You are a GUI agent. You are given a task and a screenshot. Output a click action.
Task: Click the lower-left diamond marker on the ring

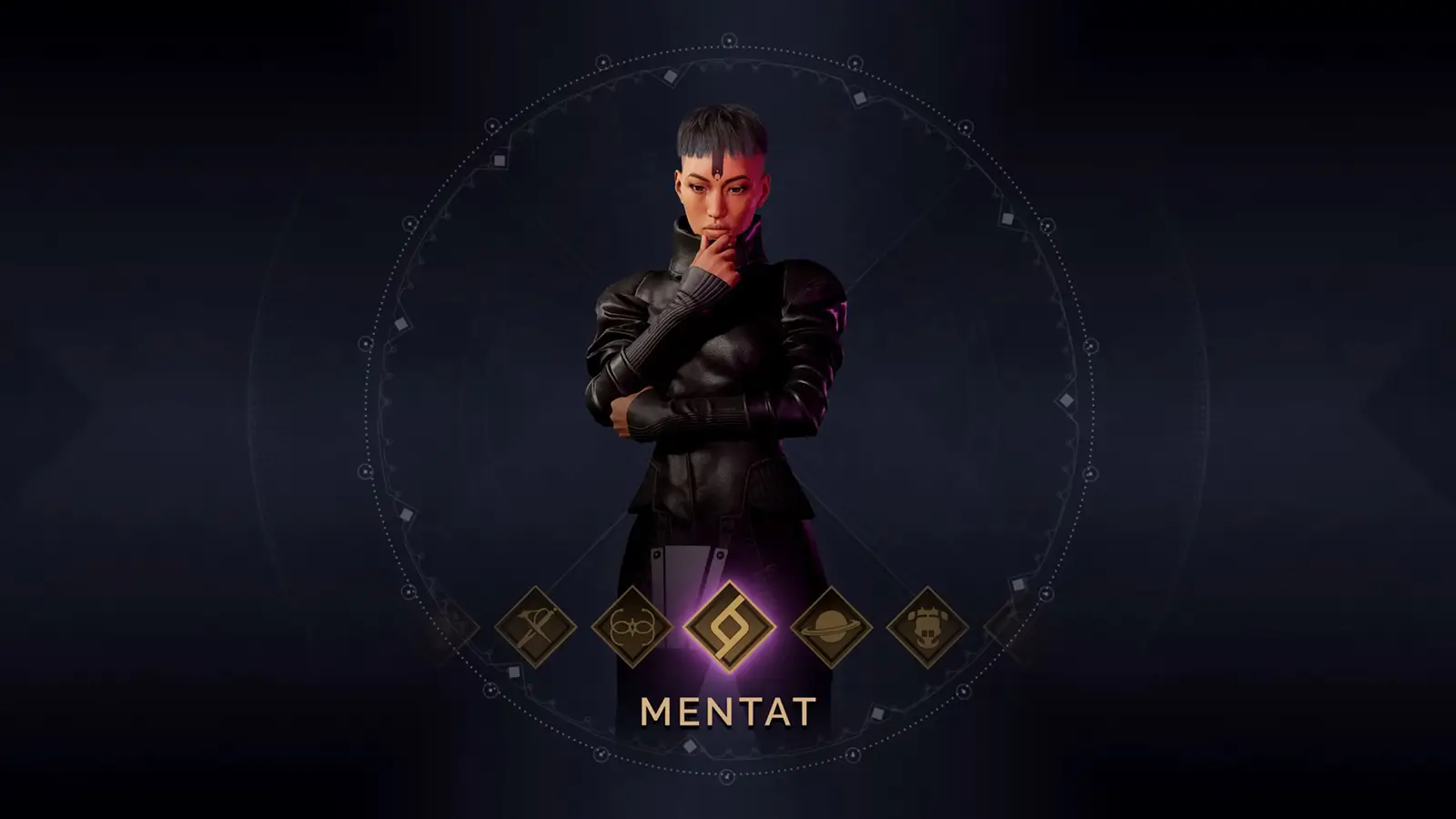coord(515,670)
